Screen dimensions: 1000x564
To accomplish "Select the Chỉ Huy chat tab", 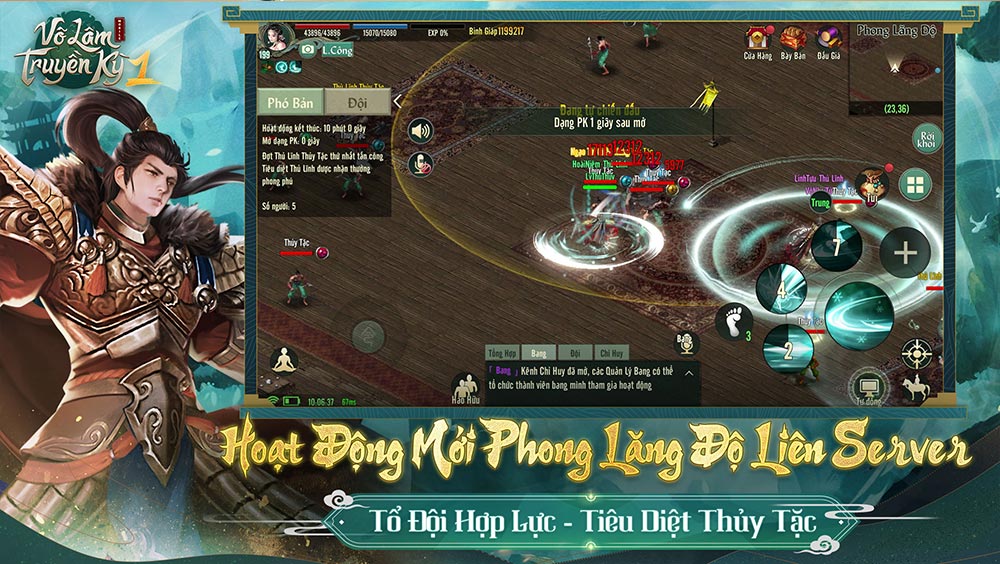I will point(610,353).
